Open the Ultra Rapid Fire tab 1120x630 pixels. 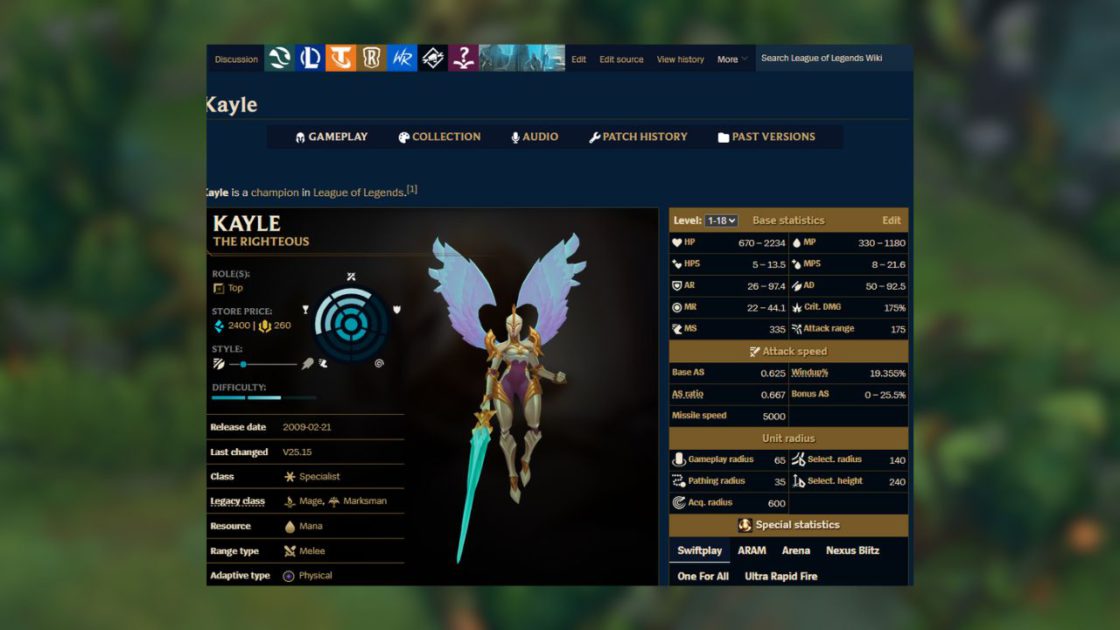coord(781,576)
